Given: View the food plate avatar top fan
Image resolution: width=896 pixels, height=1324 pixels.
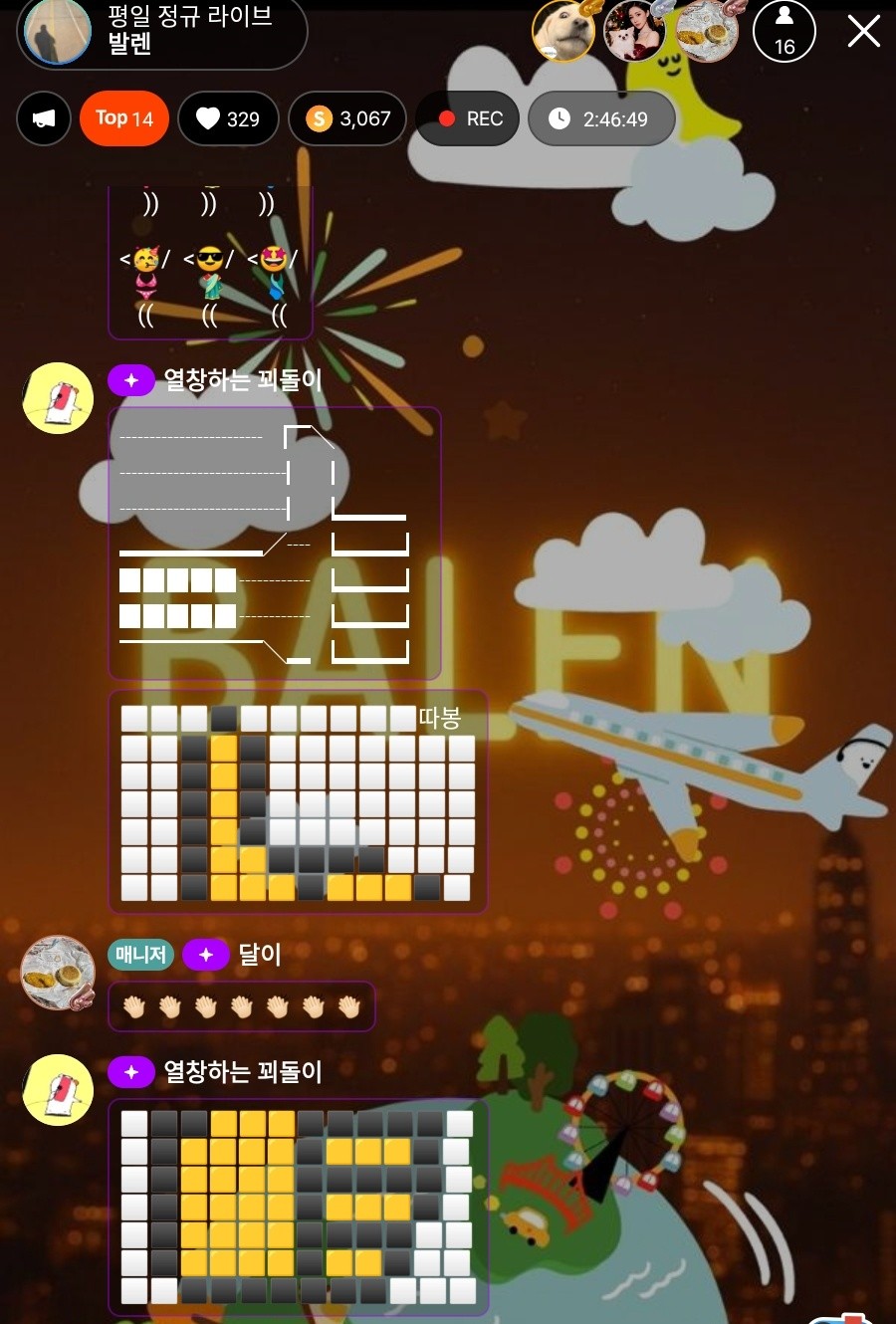Looking at the screenshot, I should (707, 32).
